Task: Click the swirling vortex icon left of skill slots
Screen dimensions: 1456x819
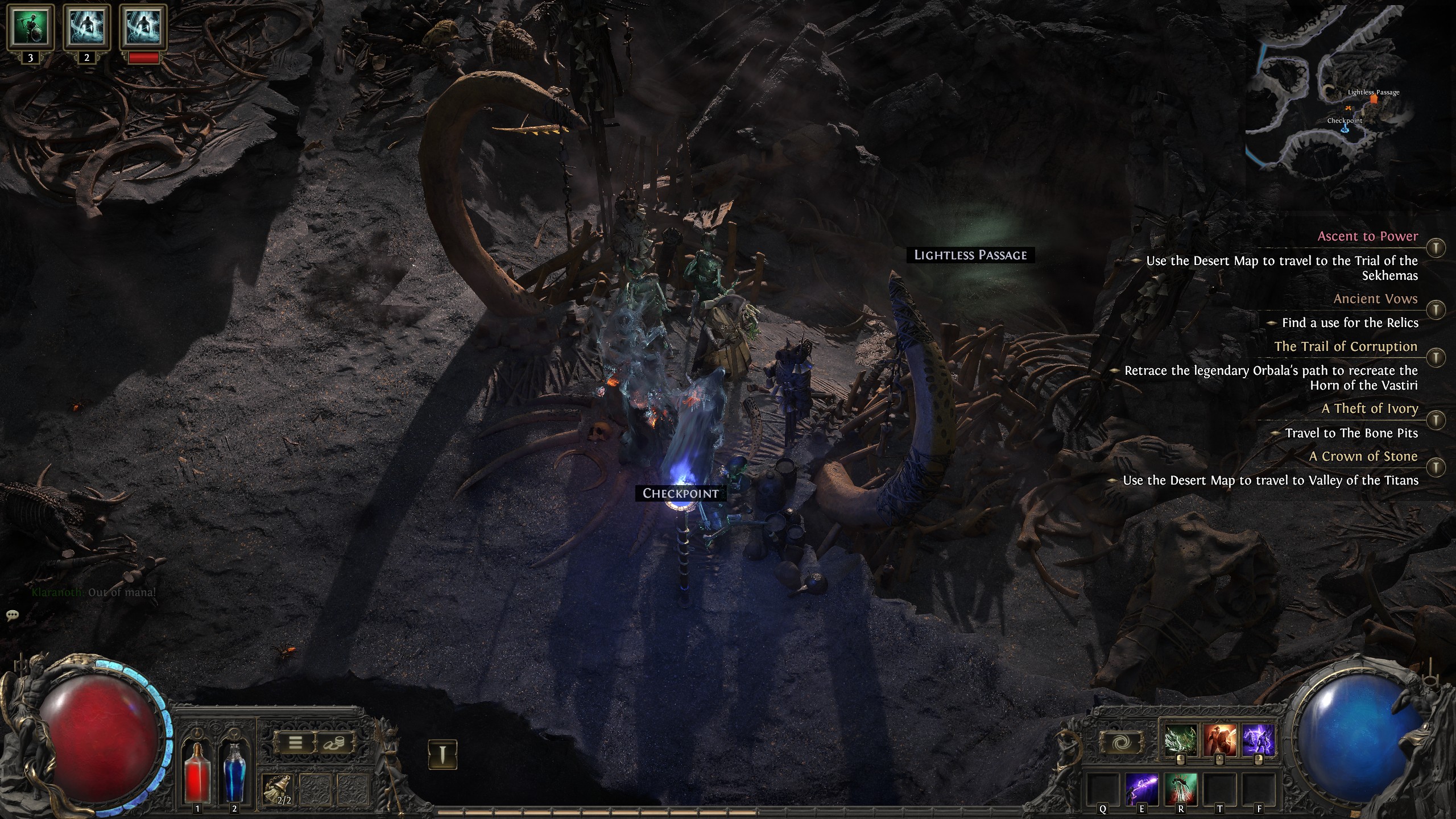Action: [x=1122, y=742]
